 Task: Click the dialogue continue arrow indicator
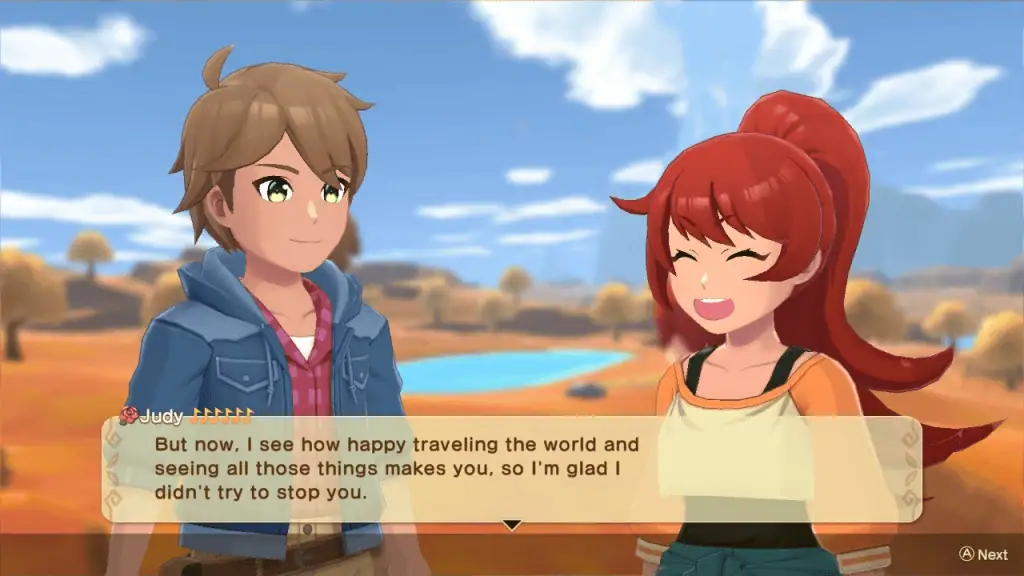[512, 524]
